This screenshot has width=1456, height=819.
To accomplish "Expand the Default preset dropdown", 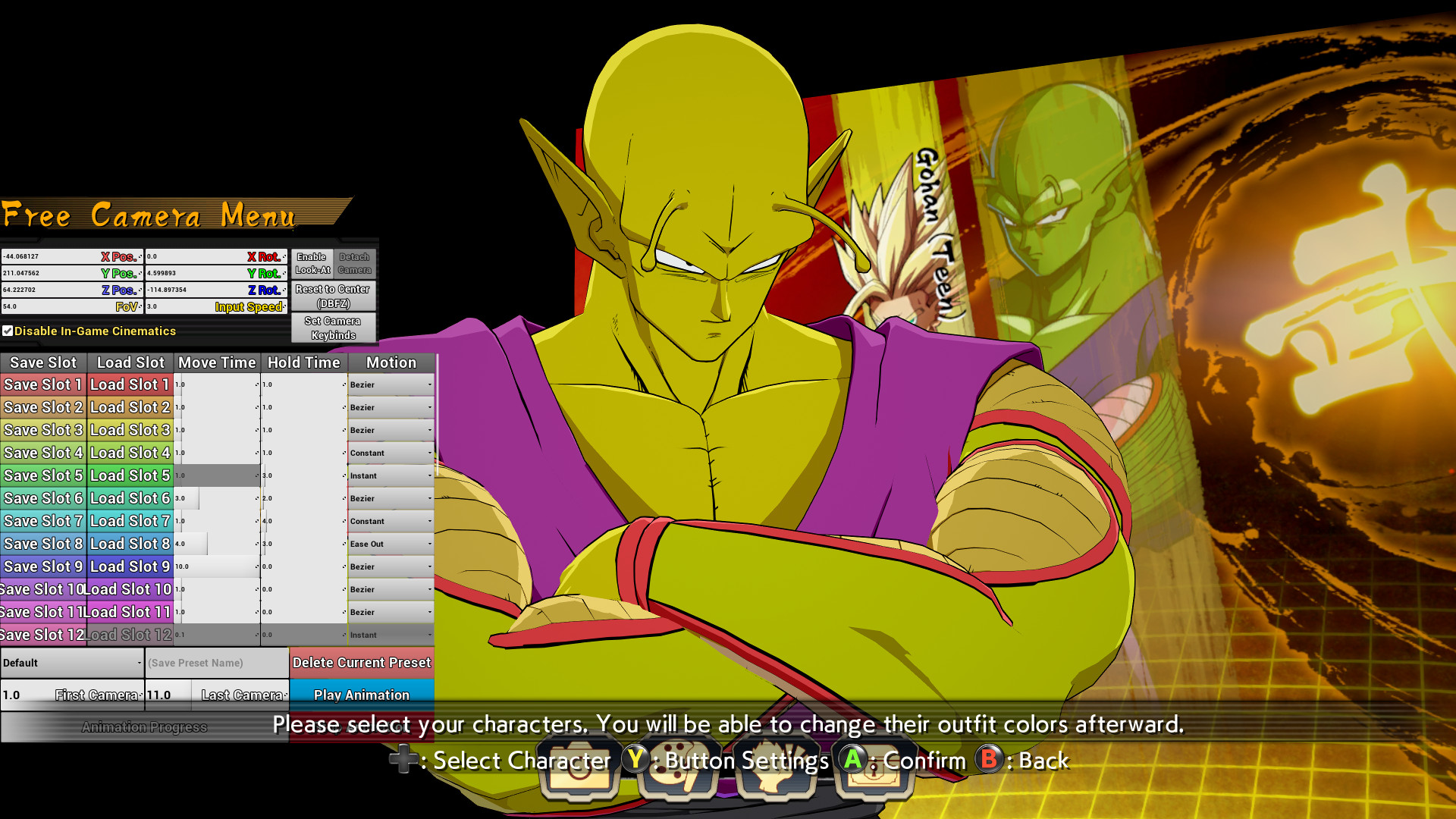I will (72, 662).
